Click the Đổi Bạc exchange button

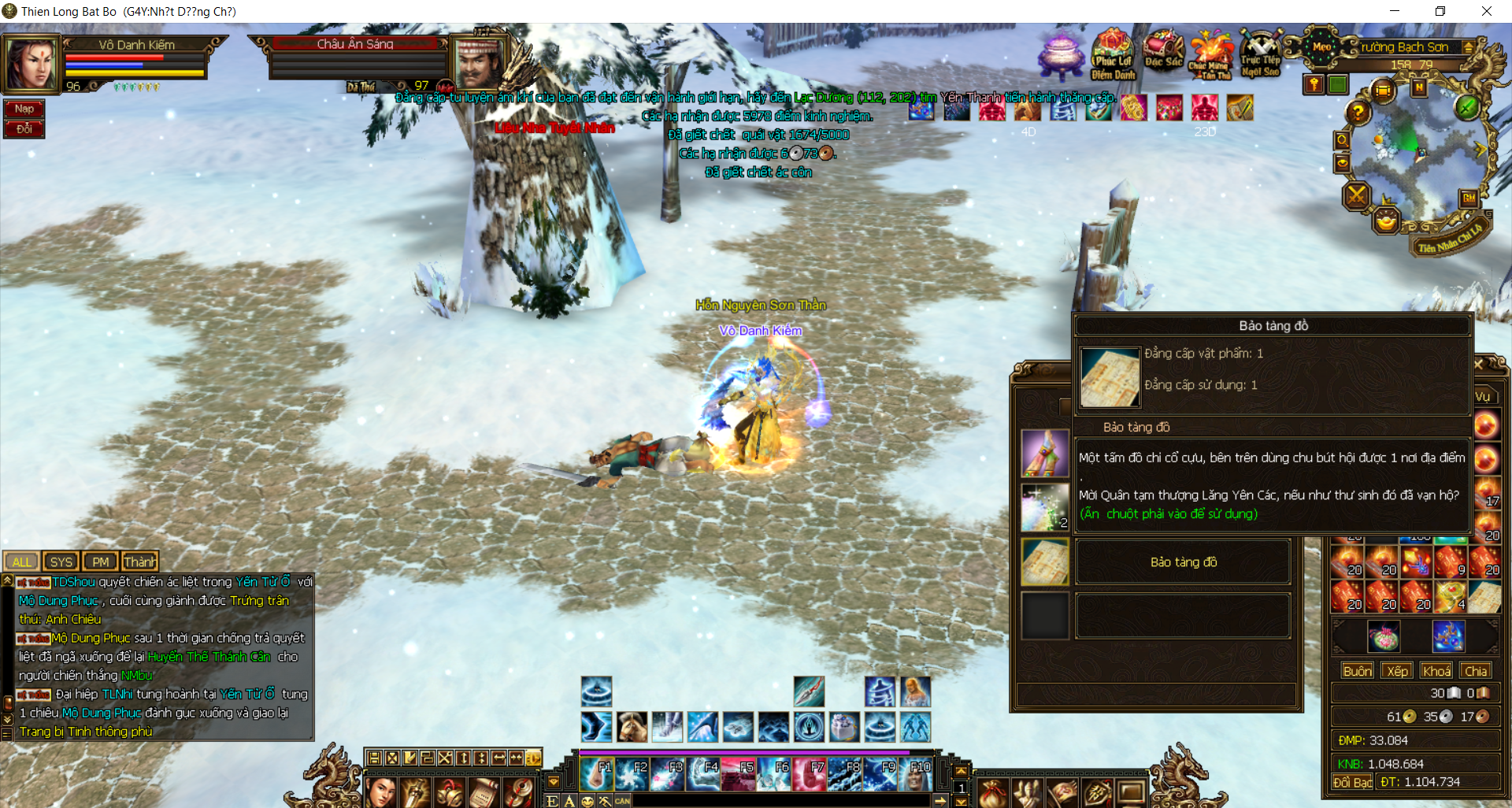coord(1351,782)
